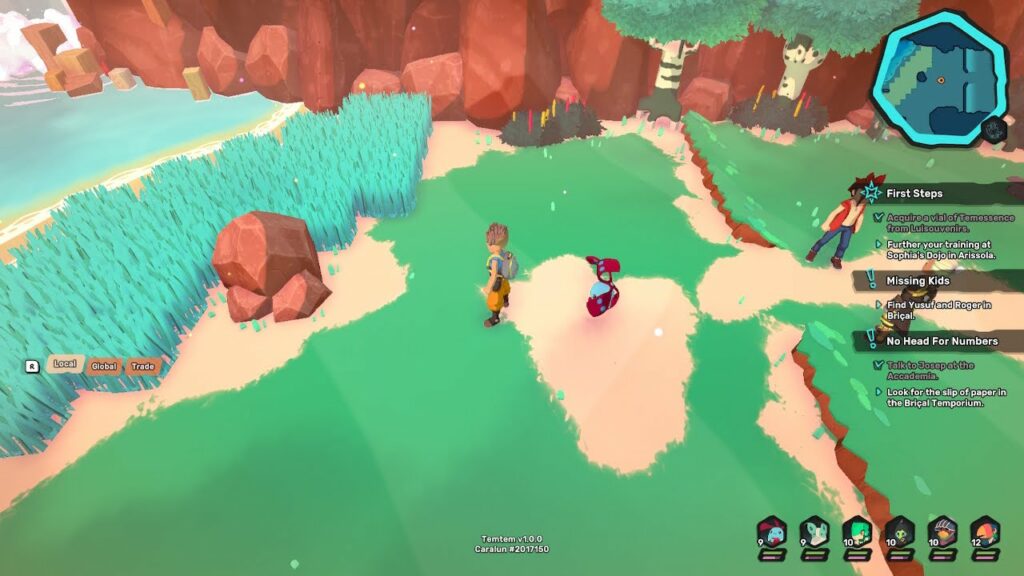Select the level 12 orange Temtem portrait
Screen dimensions: 1024x576
(x=985, y=531)
